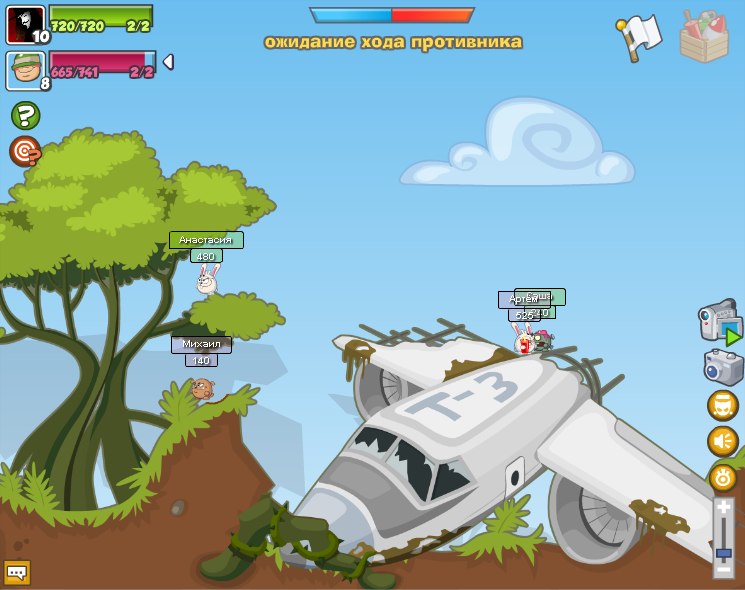Open the green question mark help
Image resolution: width=745 pixels, height=590 pixels.
[25, 115]
